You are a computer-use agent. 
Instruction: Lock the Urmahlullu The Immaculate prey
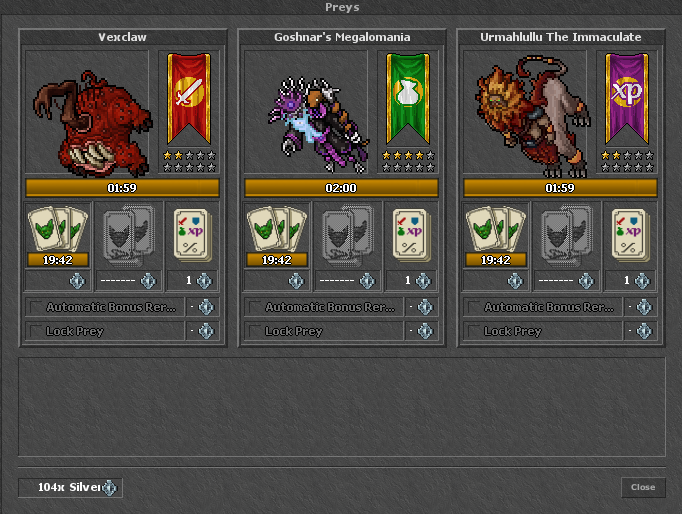[x=475, y=331]
